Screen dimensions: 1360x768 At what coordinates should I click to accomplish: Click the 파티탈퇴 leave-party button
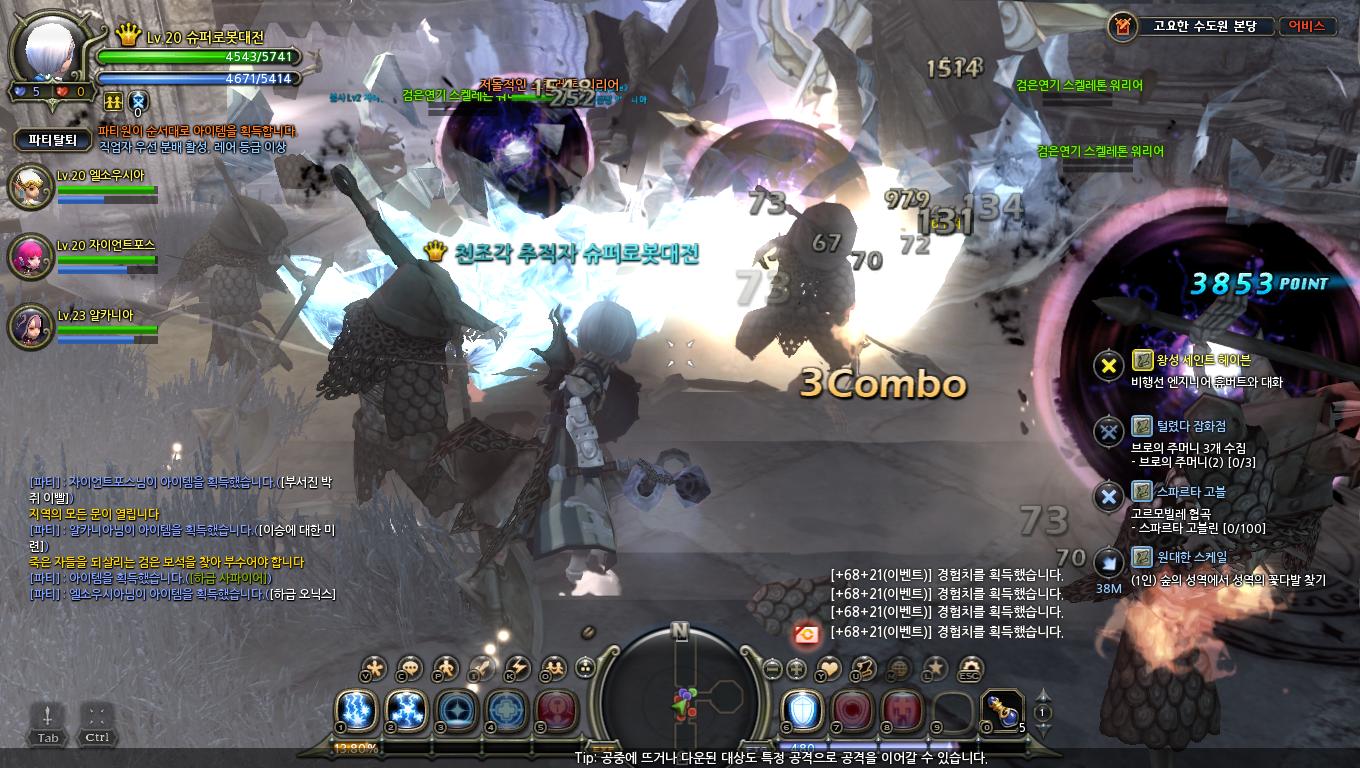tap(53, 139)
